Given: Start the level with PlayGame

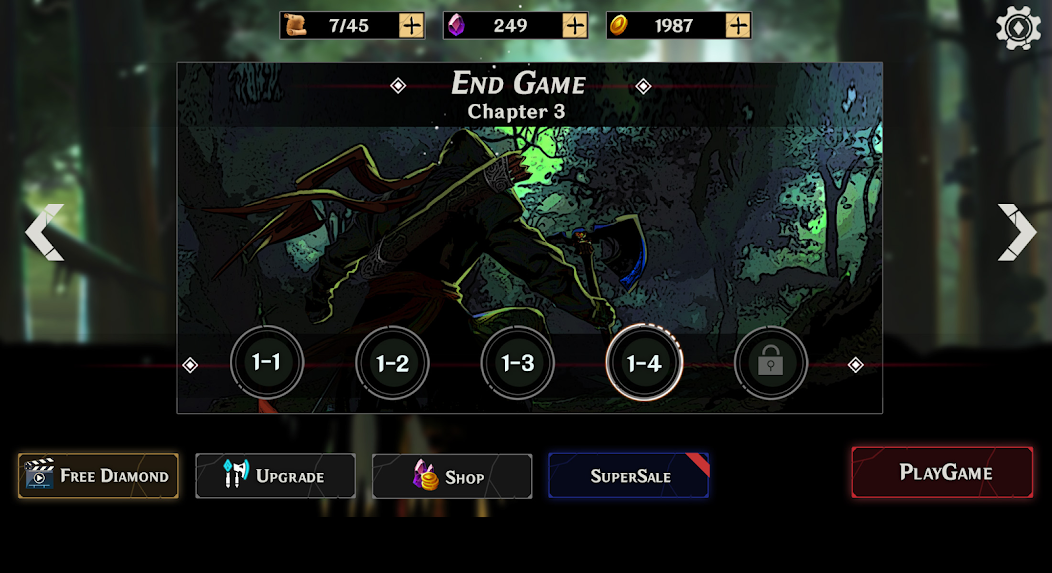Looking at the screenshot, I should (x=942, y=472).
